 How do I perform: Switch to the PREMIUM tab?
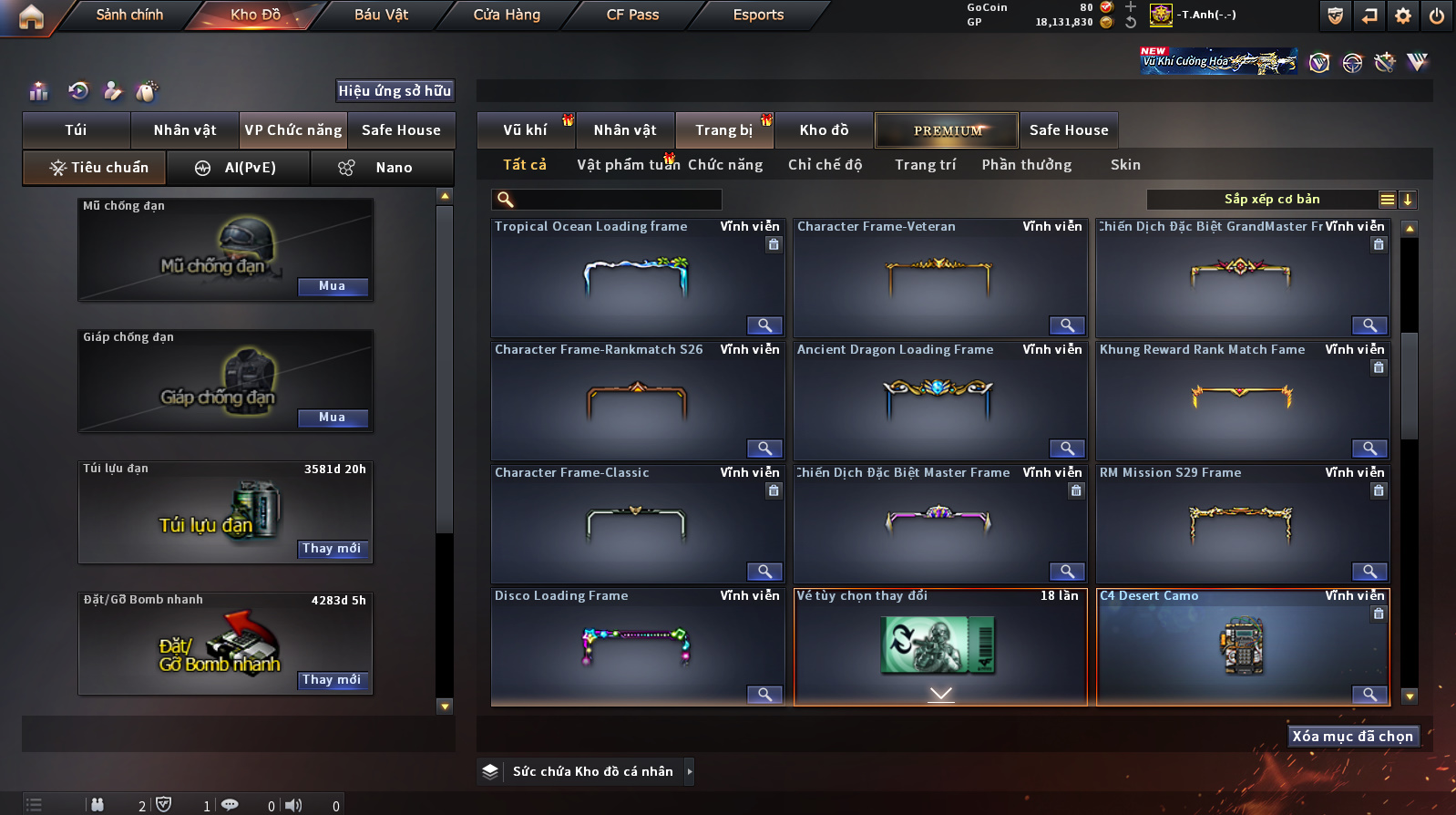tap(948, 130)
